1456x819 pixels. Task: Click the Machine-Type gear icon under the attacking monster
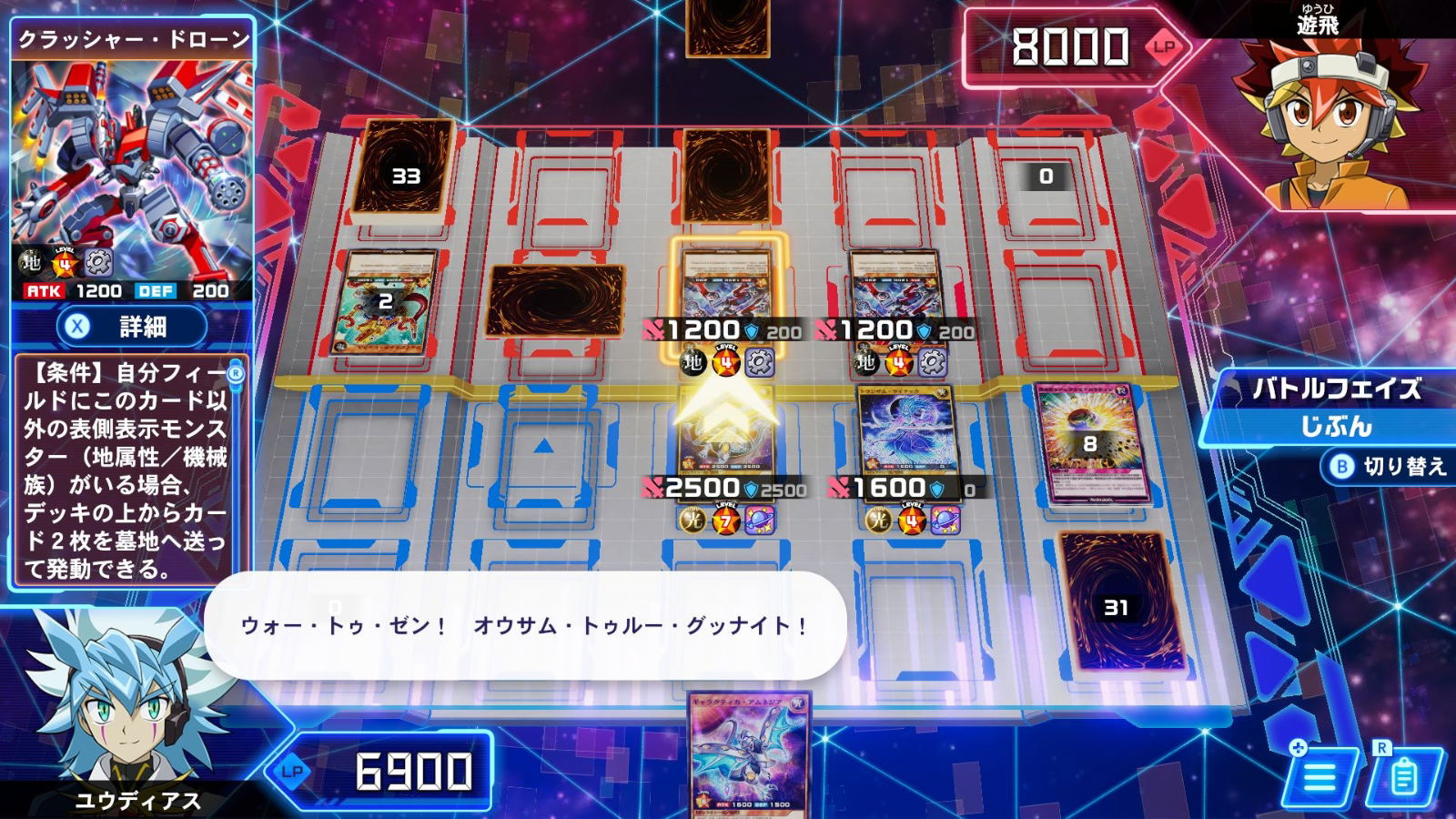pyautogui.click(x=760, y=361)
